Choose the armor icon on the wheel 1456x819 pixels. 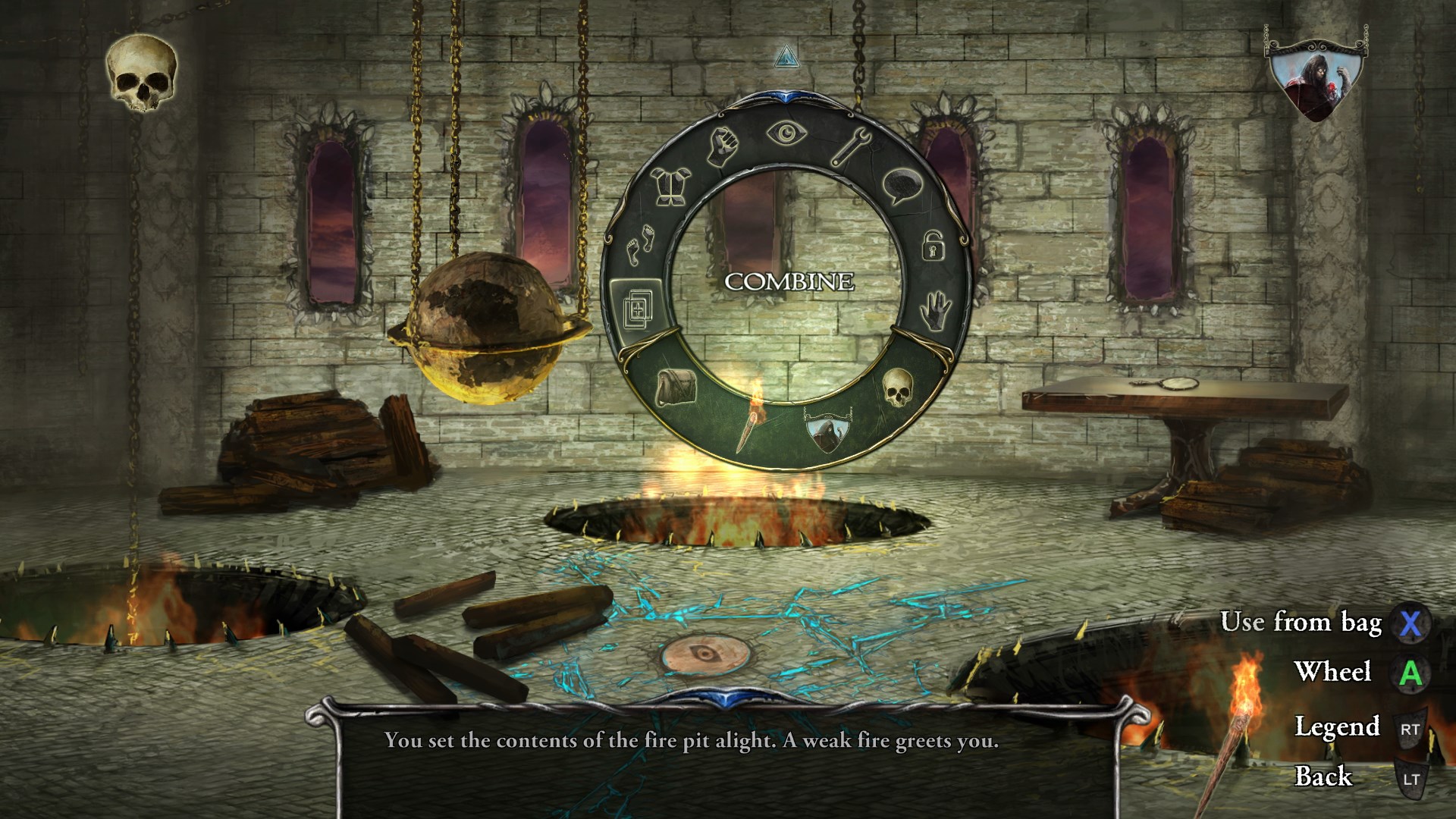point(671,187)
